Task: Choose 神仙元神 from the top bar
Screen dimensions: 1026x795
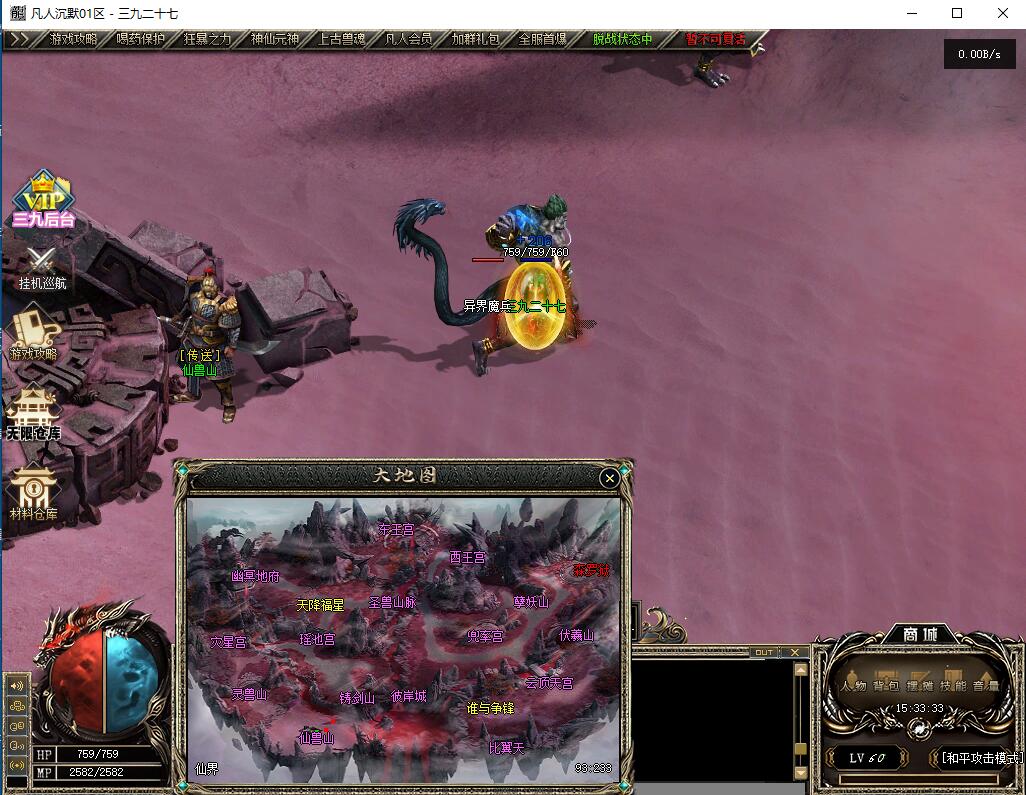Action: 274,39
